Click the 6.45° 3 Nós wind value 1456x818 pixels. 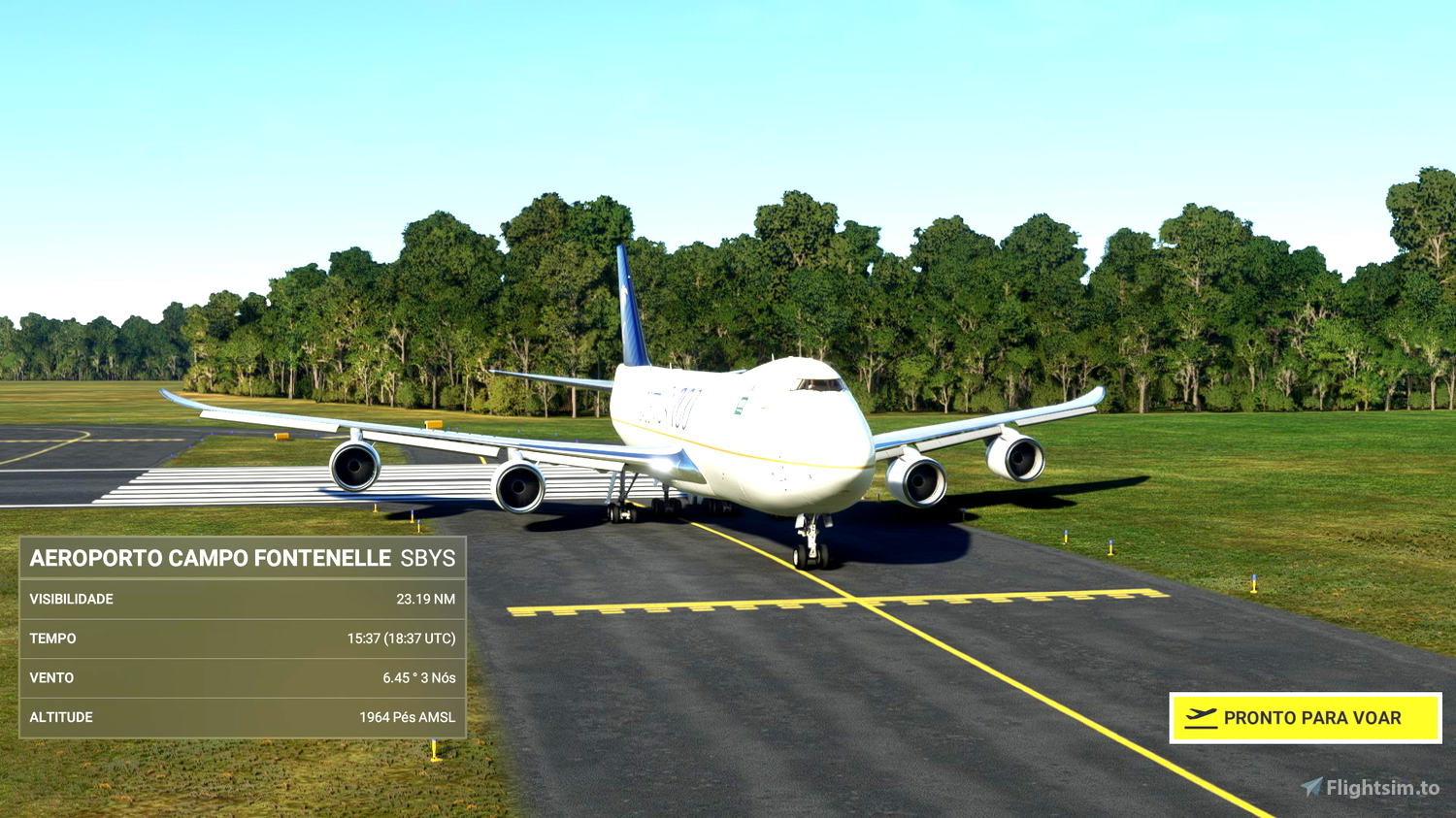click(419, 677)
